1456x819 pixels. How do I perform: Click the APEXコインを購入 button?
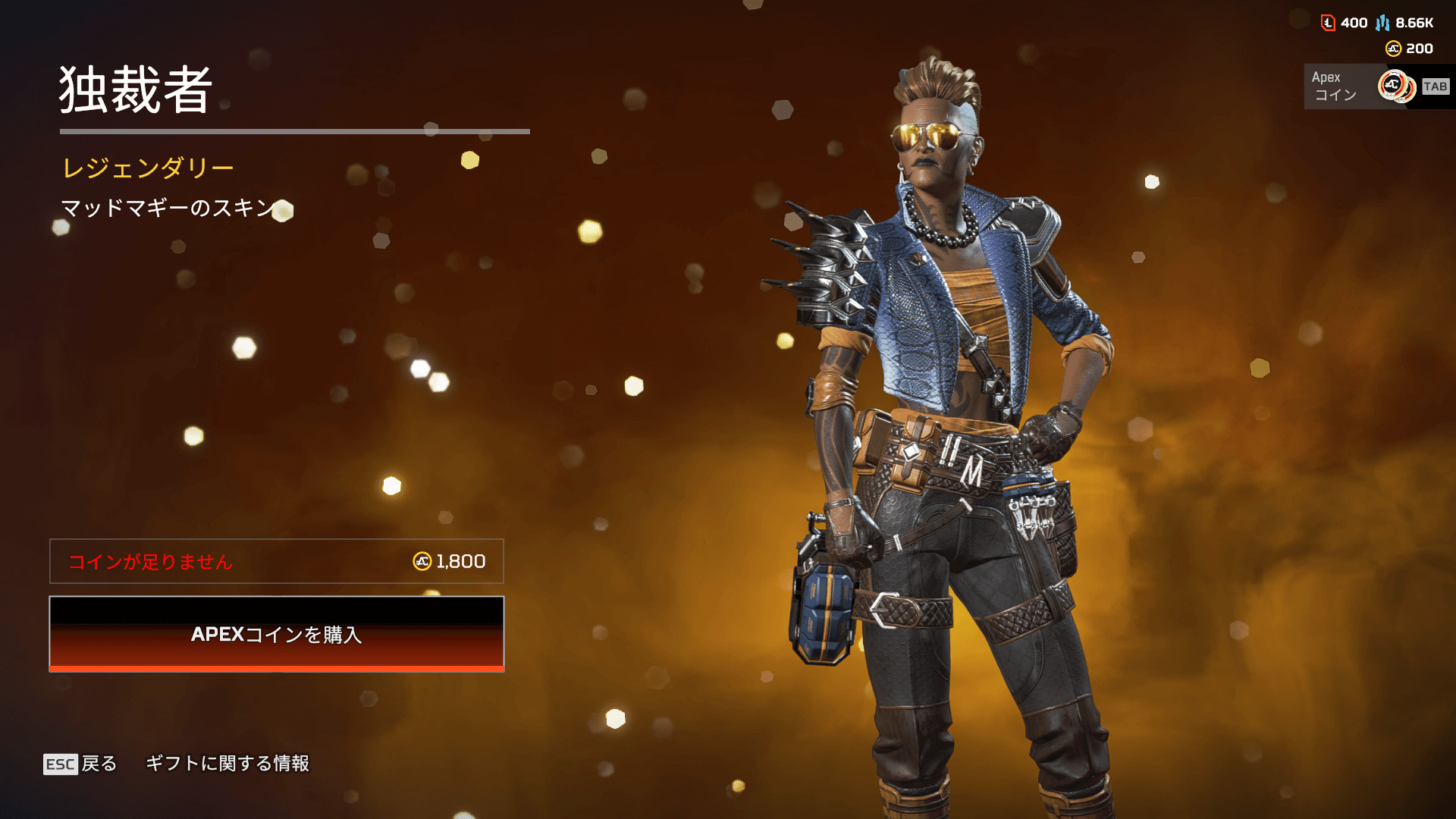click(x=277, y=634)
